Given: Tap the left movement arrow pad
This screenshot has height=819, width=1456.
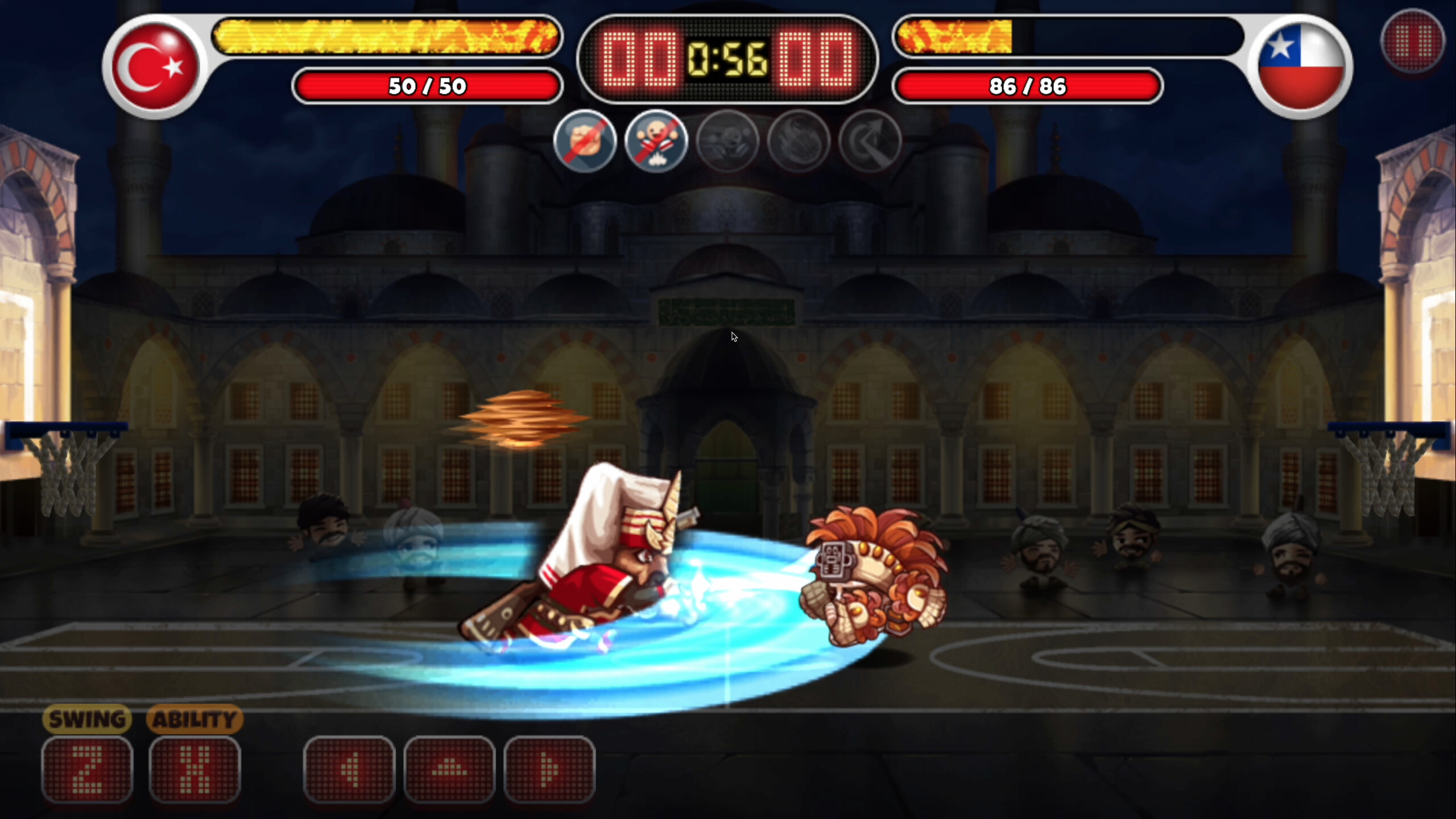Looking at the screenshot, I should [x=349, y=768].
